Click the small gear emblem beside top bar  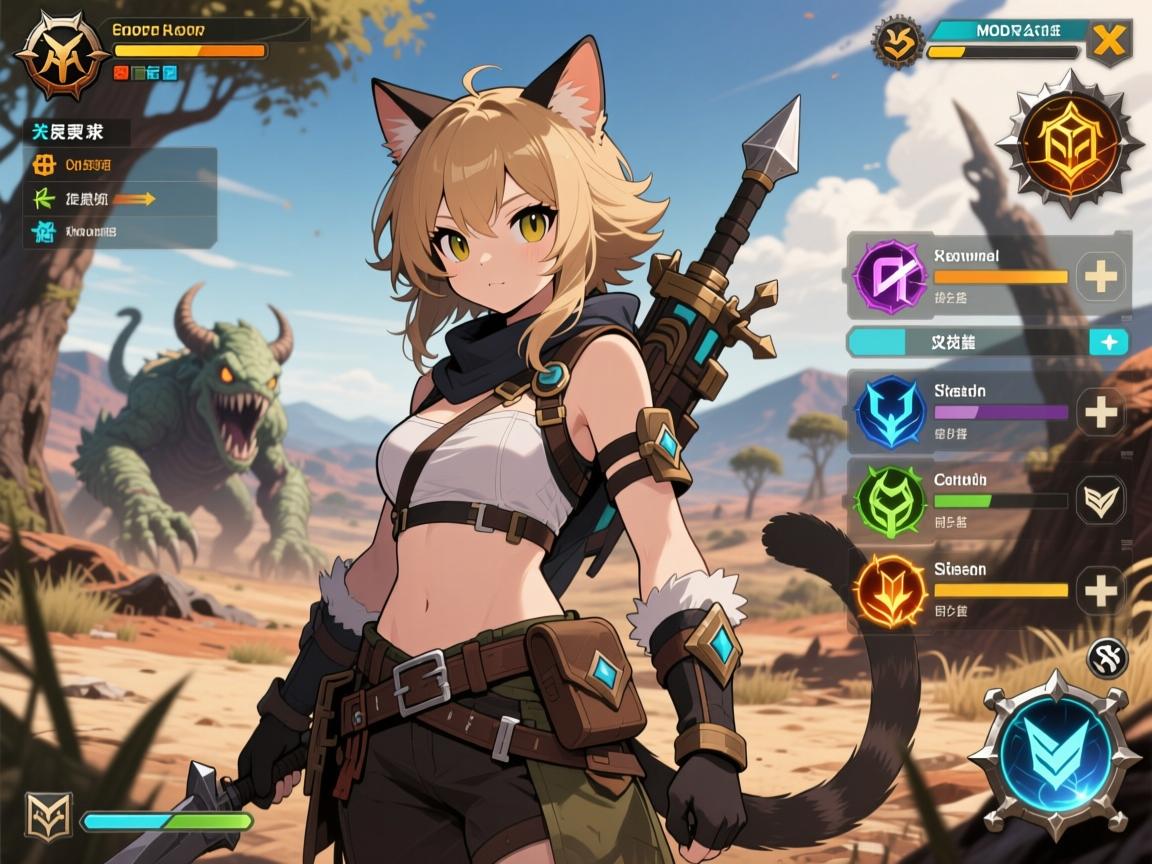tap(896, 42)
